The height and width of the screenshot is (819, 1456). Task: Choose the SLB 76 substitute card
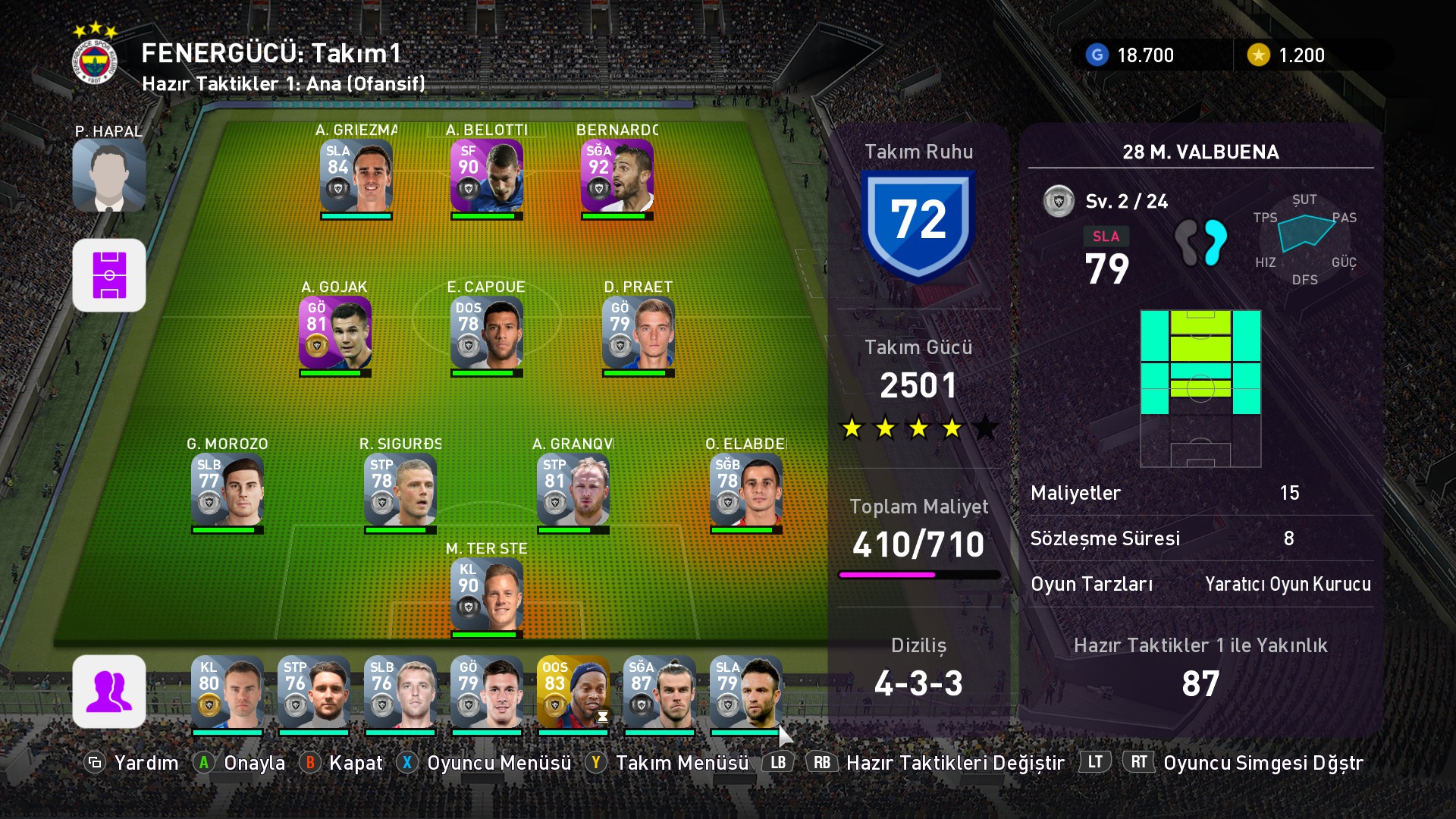coord(400,692)
